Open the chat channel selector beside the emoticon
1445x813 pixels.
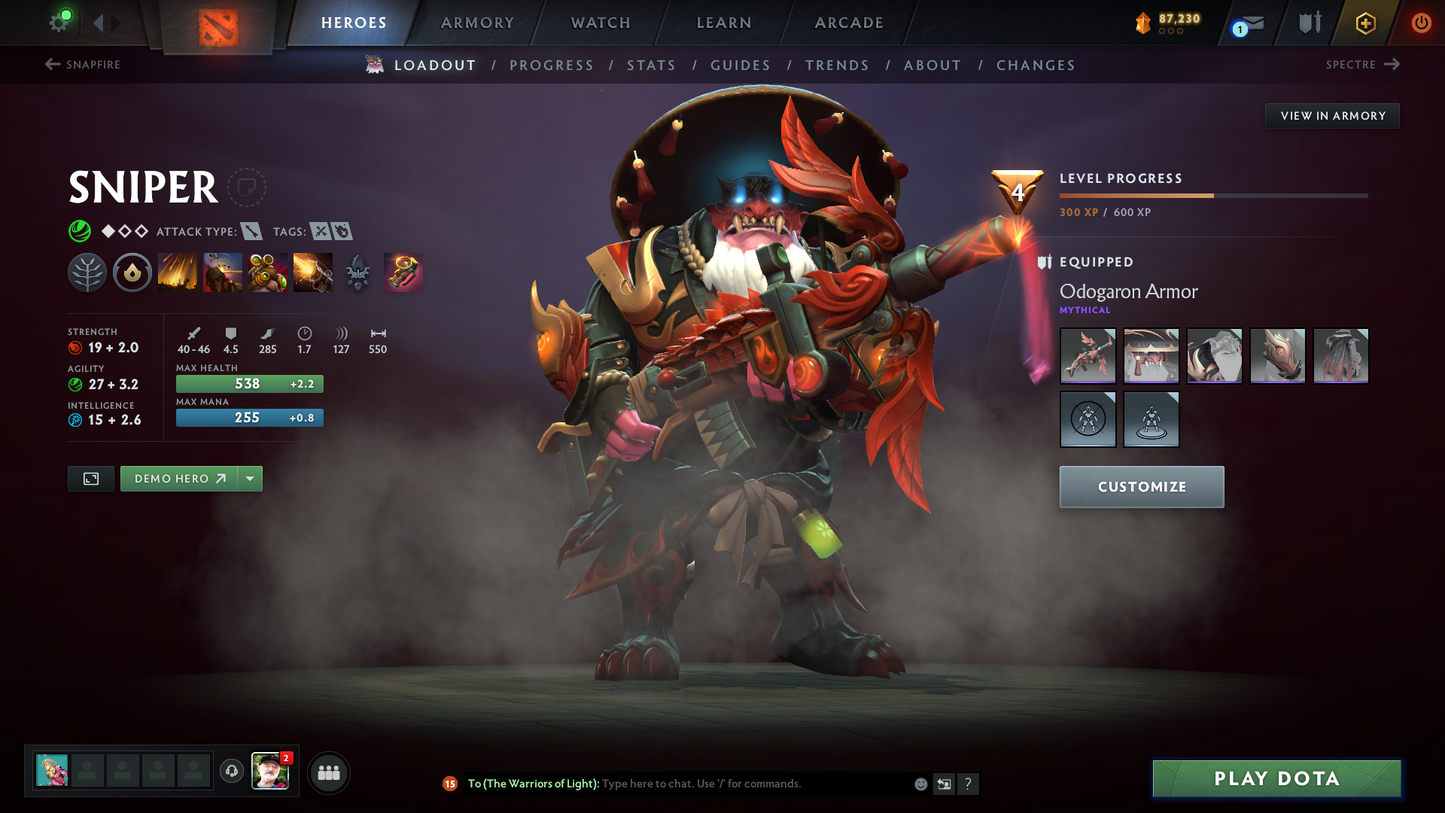(x=942, y=784)
